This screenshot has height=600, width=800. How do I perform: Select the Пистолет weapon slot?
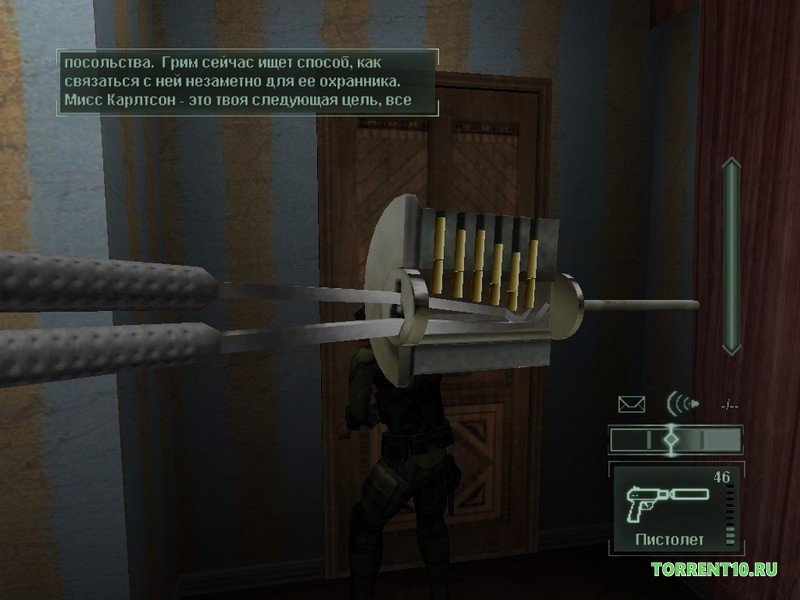coord(675,508)
